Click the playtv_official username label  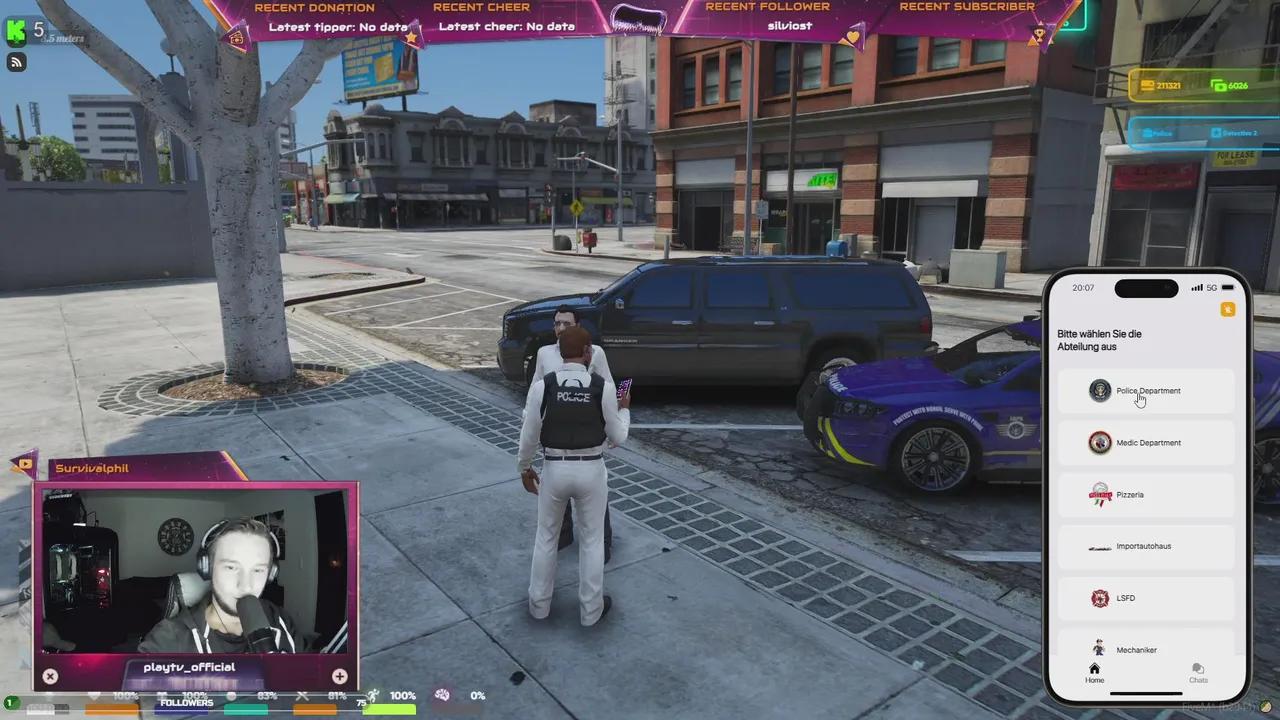[x=189, y=666]
